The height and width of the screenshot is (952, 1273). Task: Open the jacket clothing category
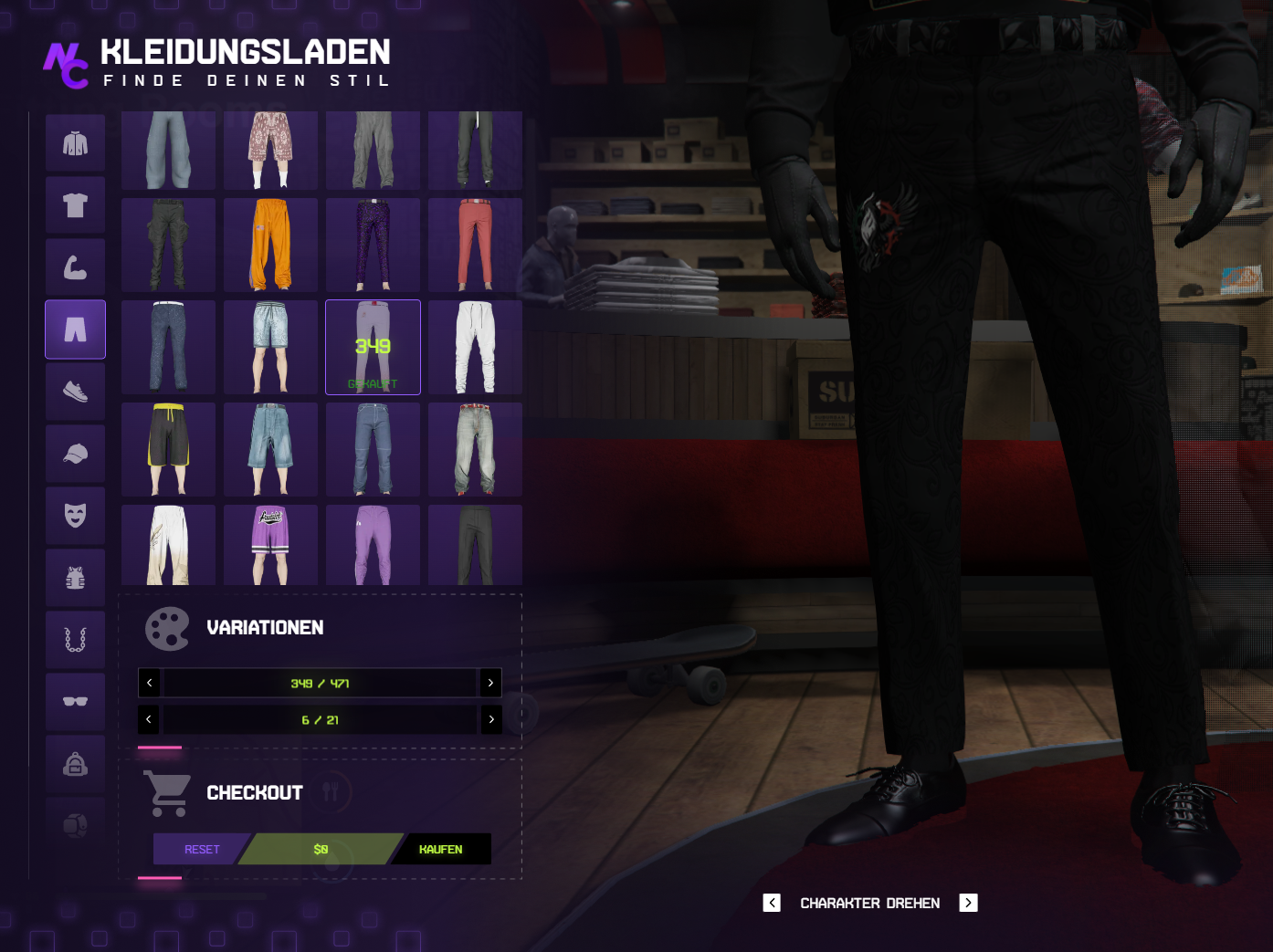[x=75, y=143]
